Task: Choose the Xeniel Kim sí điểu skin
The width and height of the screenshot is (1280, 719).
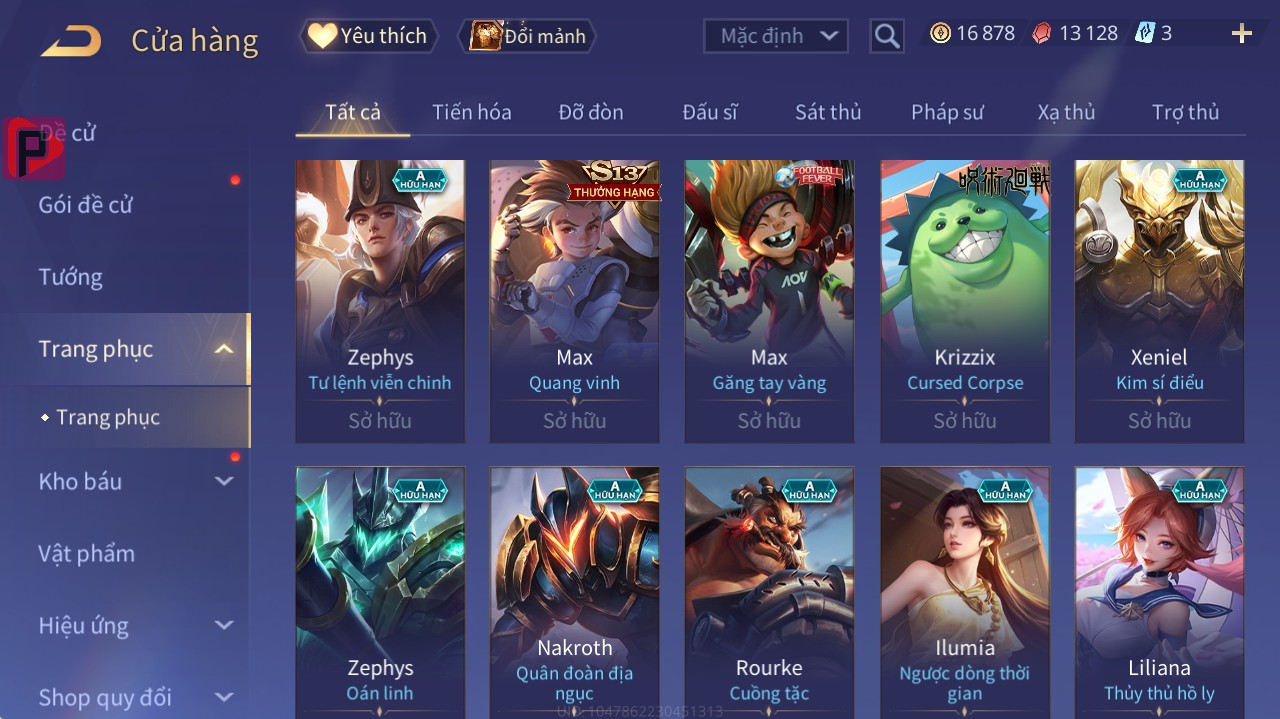Action: [x=1159, y=300]
